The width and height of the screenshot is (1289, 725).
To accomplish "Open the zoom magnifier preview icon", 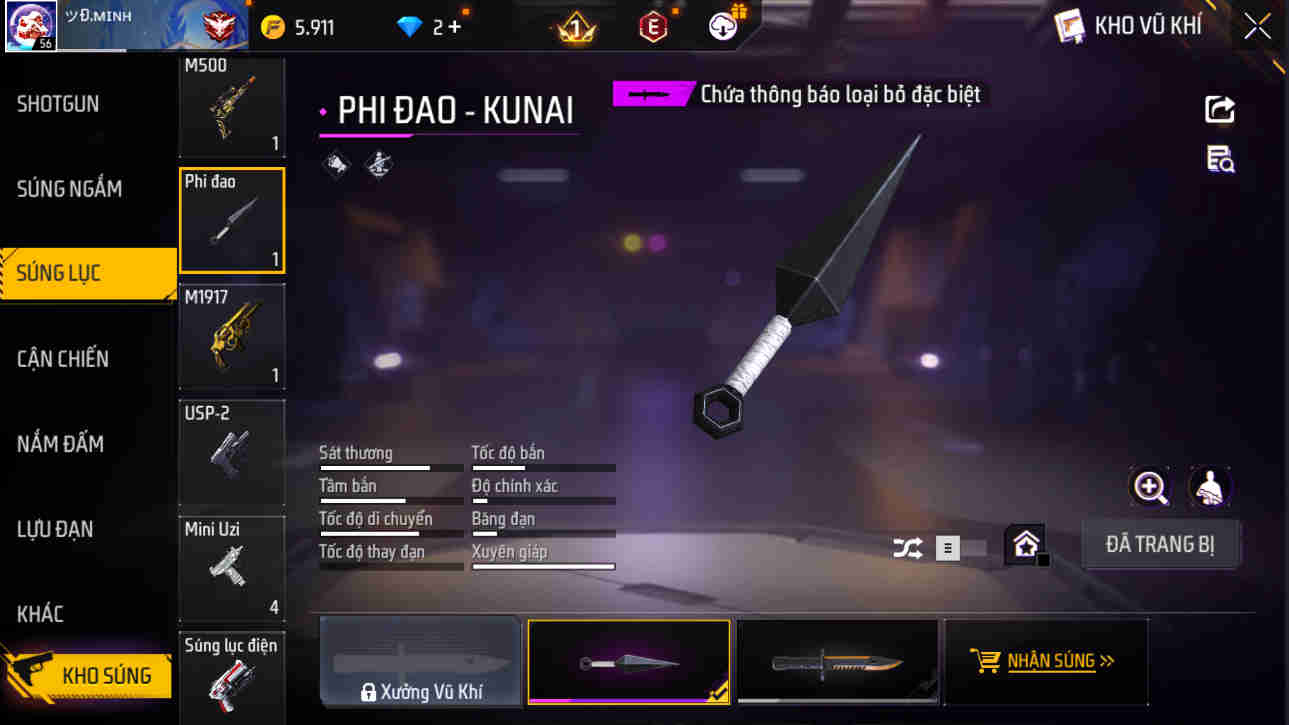I will (1150, 489).
